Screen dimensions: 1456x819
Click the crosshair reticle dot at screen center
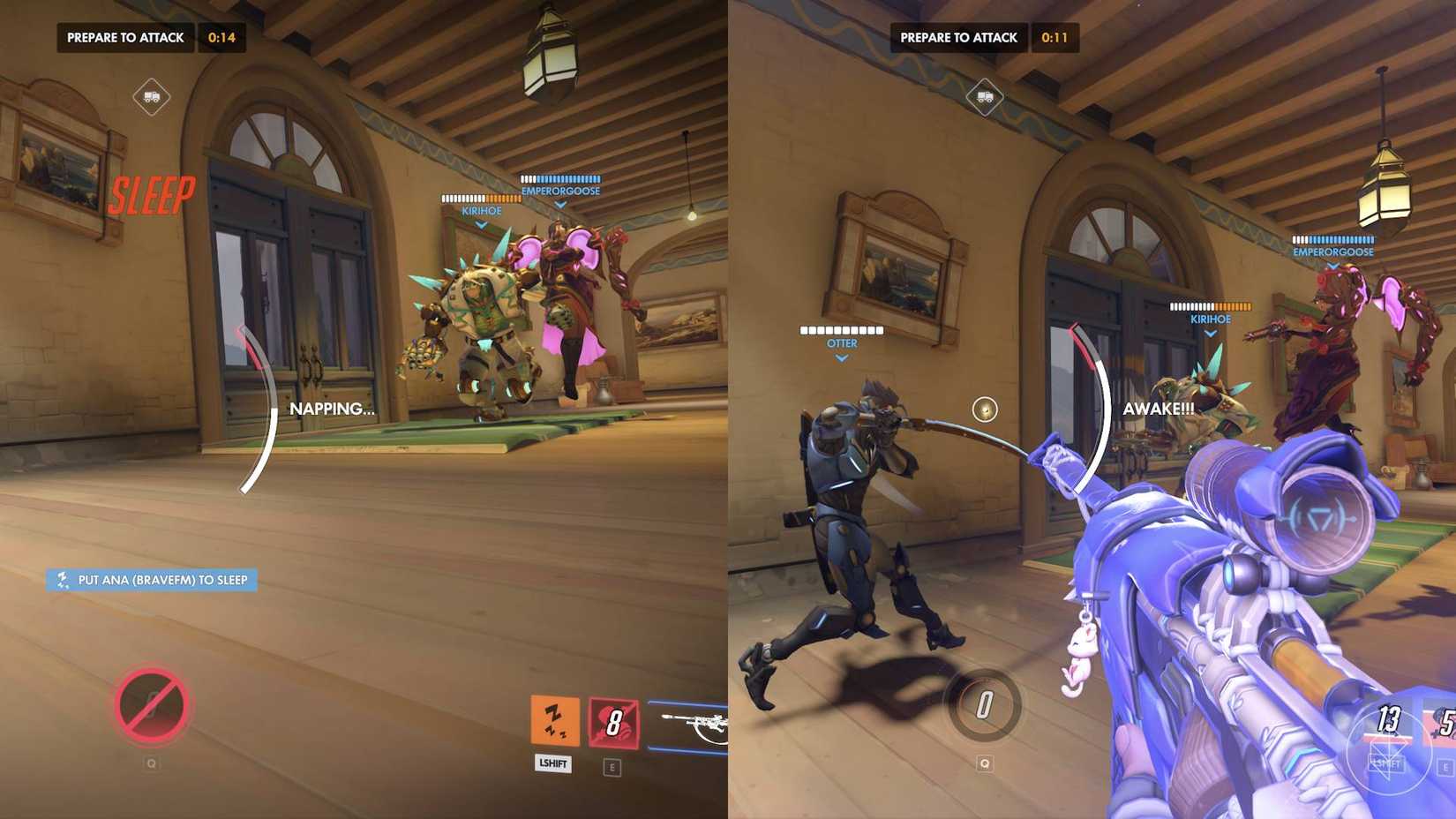point(983,409)
